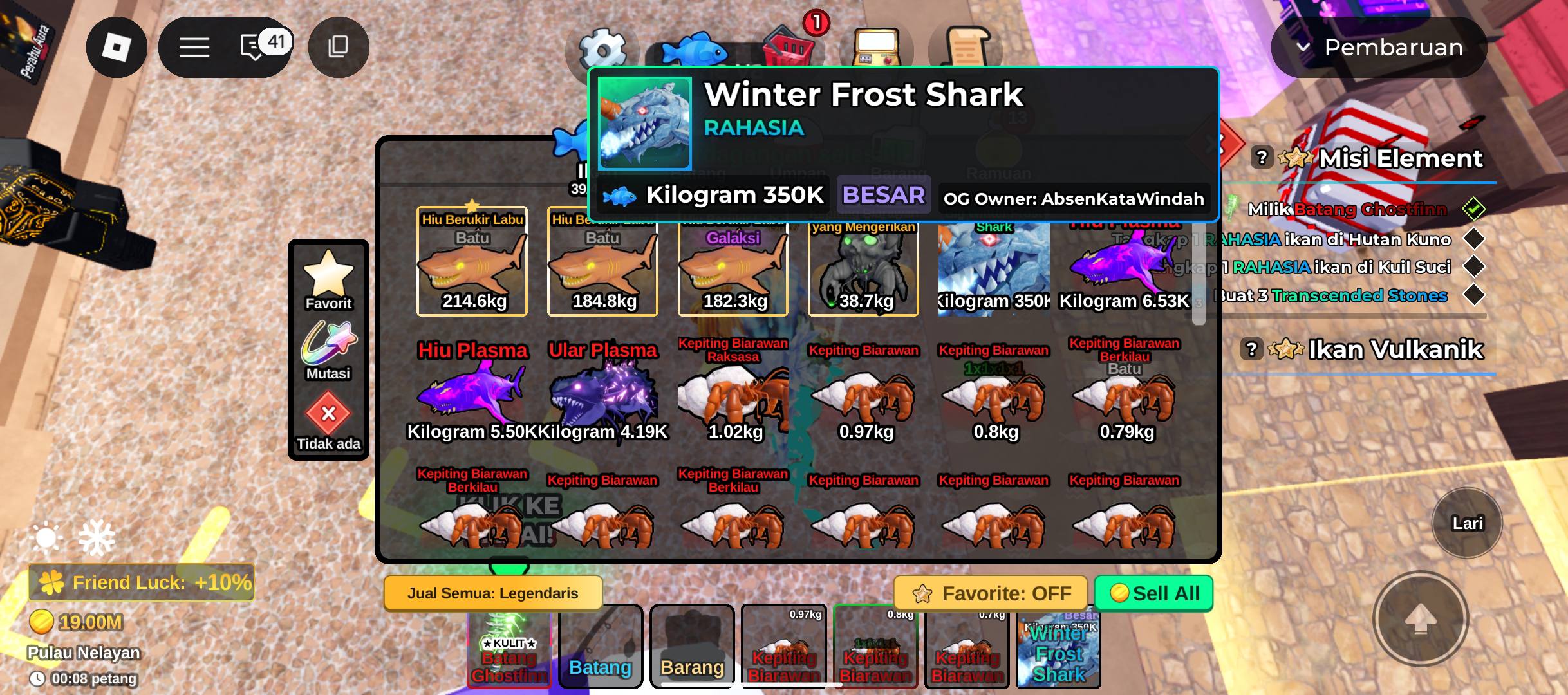The height and width of the screenshot is (695, 1568).
Task: Check the Buat 3 Transcended Stones quest box
Action: click(x=1475, y=296)
